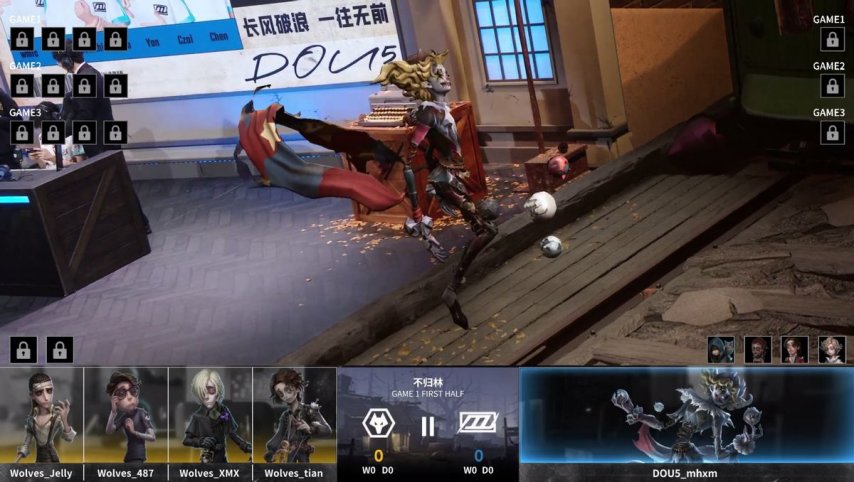The image size is (854, 482).
Task: Select the DOU5_mhxm hunter card
Action: (686, 416)
